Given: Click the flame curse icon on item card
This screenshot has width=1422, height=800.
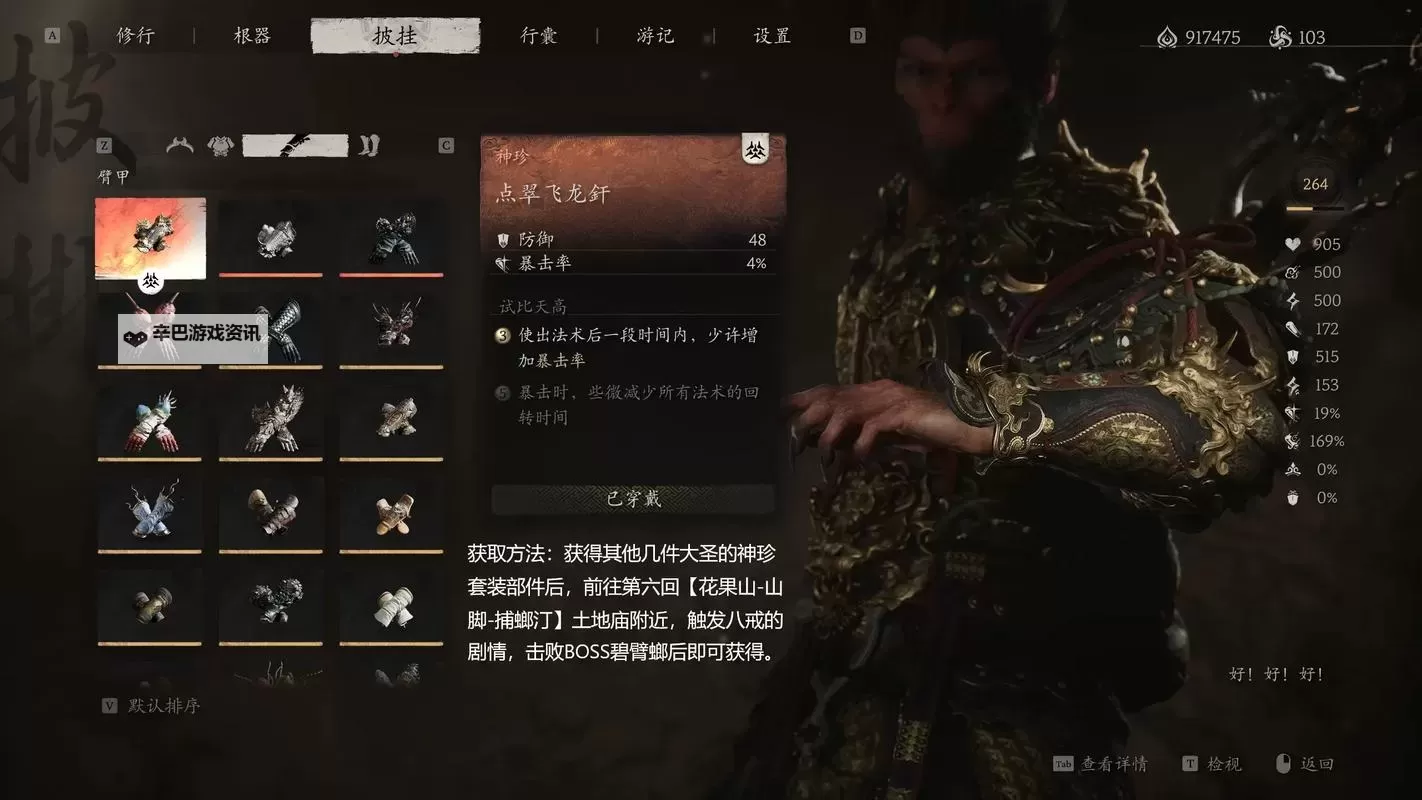Looking at the screenshot, I should (756, 150).
